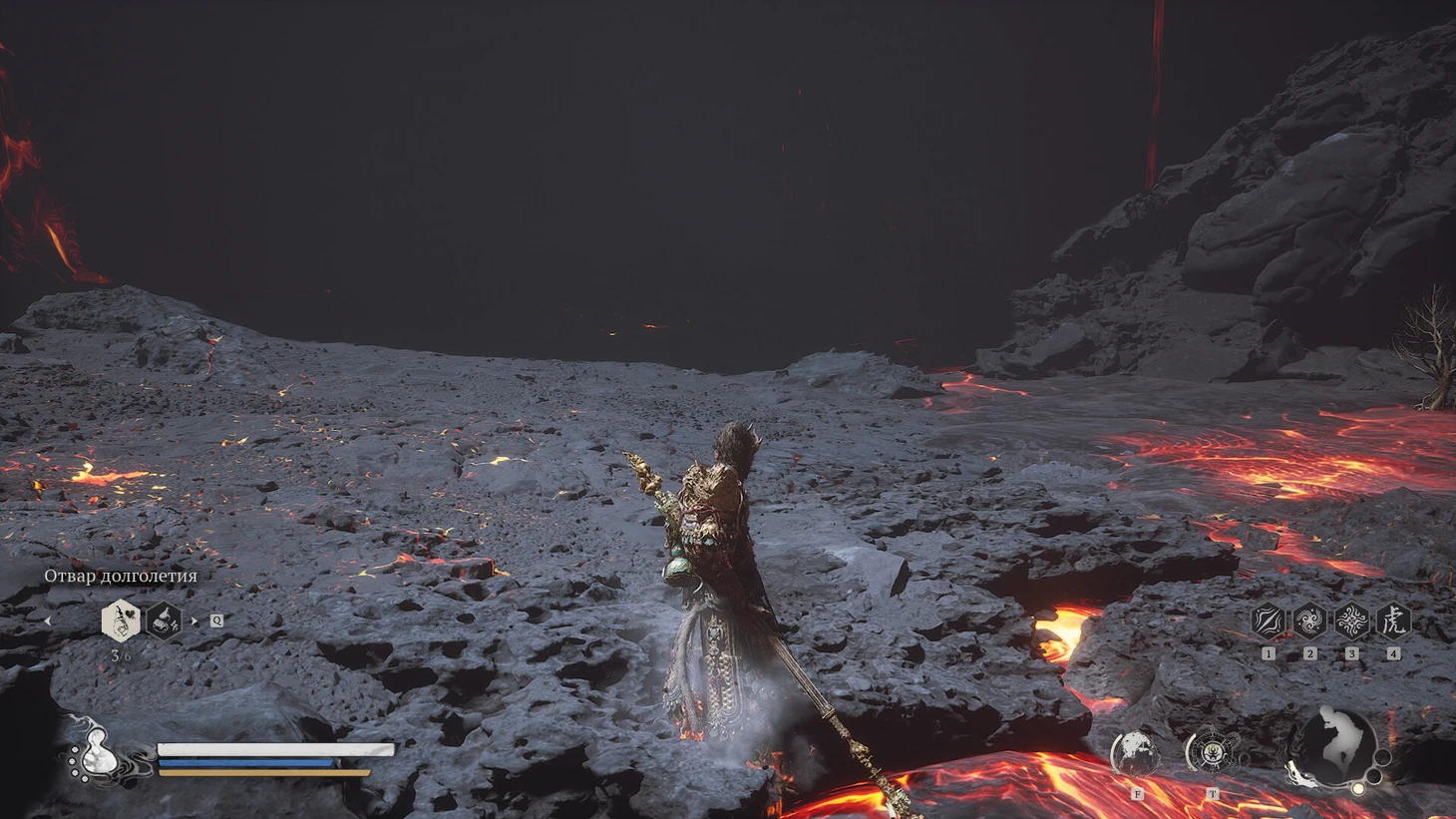Click the right arrow beside the item slots
The height and width of the screenshot is (819, 1456).
(194, 620)
